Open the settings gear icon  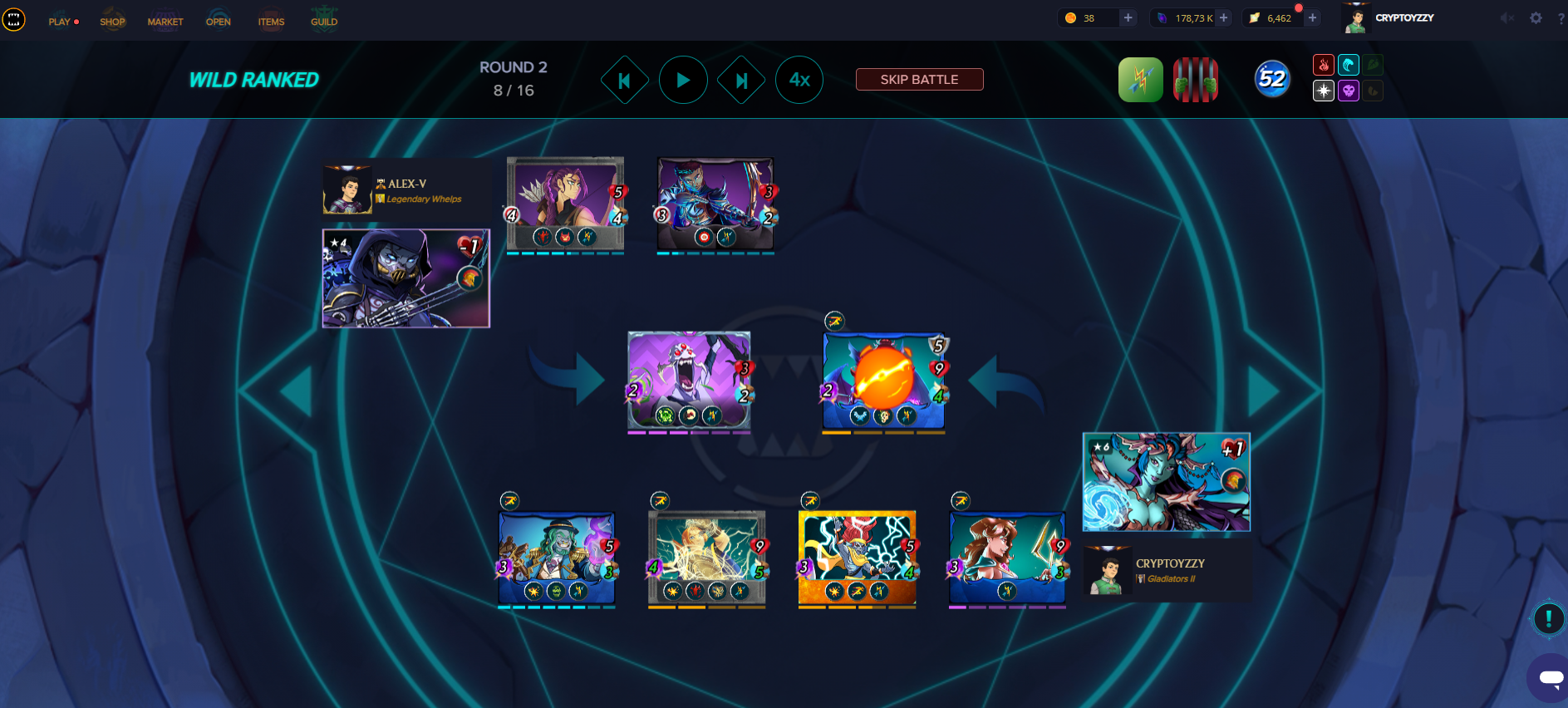coord(1536,17)
